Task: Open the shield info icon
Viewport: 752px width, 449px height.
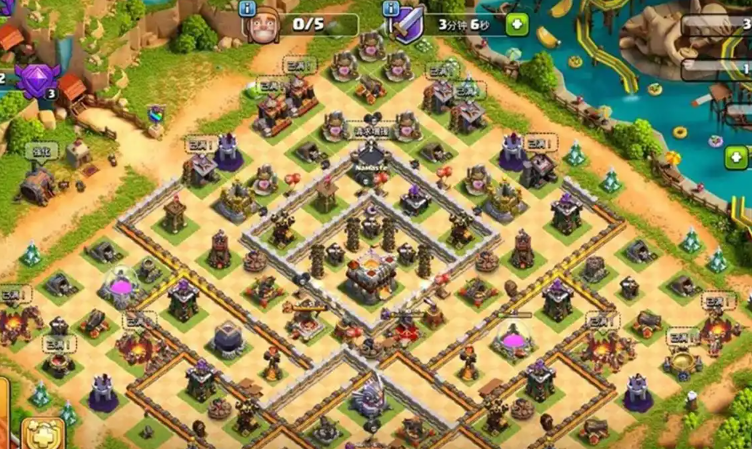Action: [391, 7]
